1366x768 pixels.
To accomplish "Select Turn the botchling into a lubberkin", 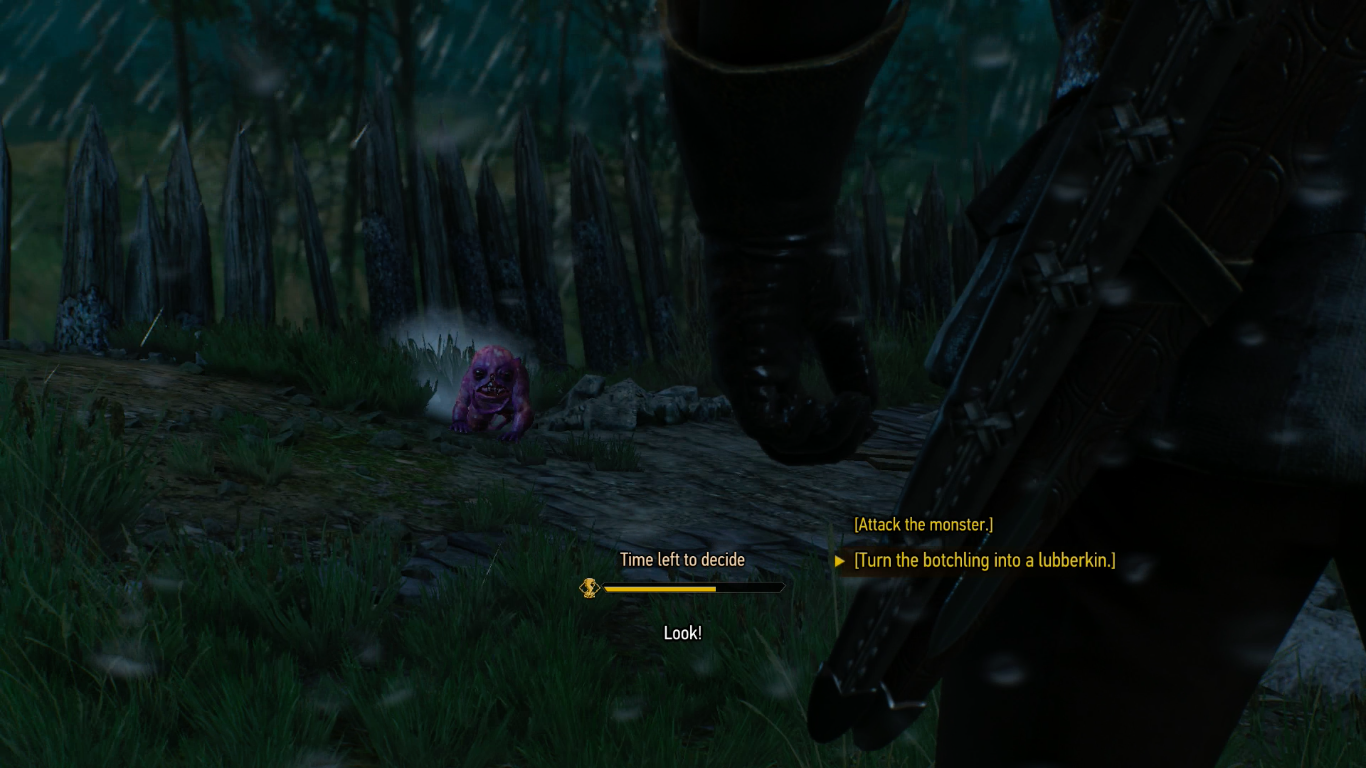I will 984,561.
